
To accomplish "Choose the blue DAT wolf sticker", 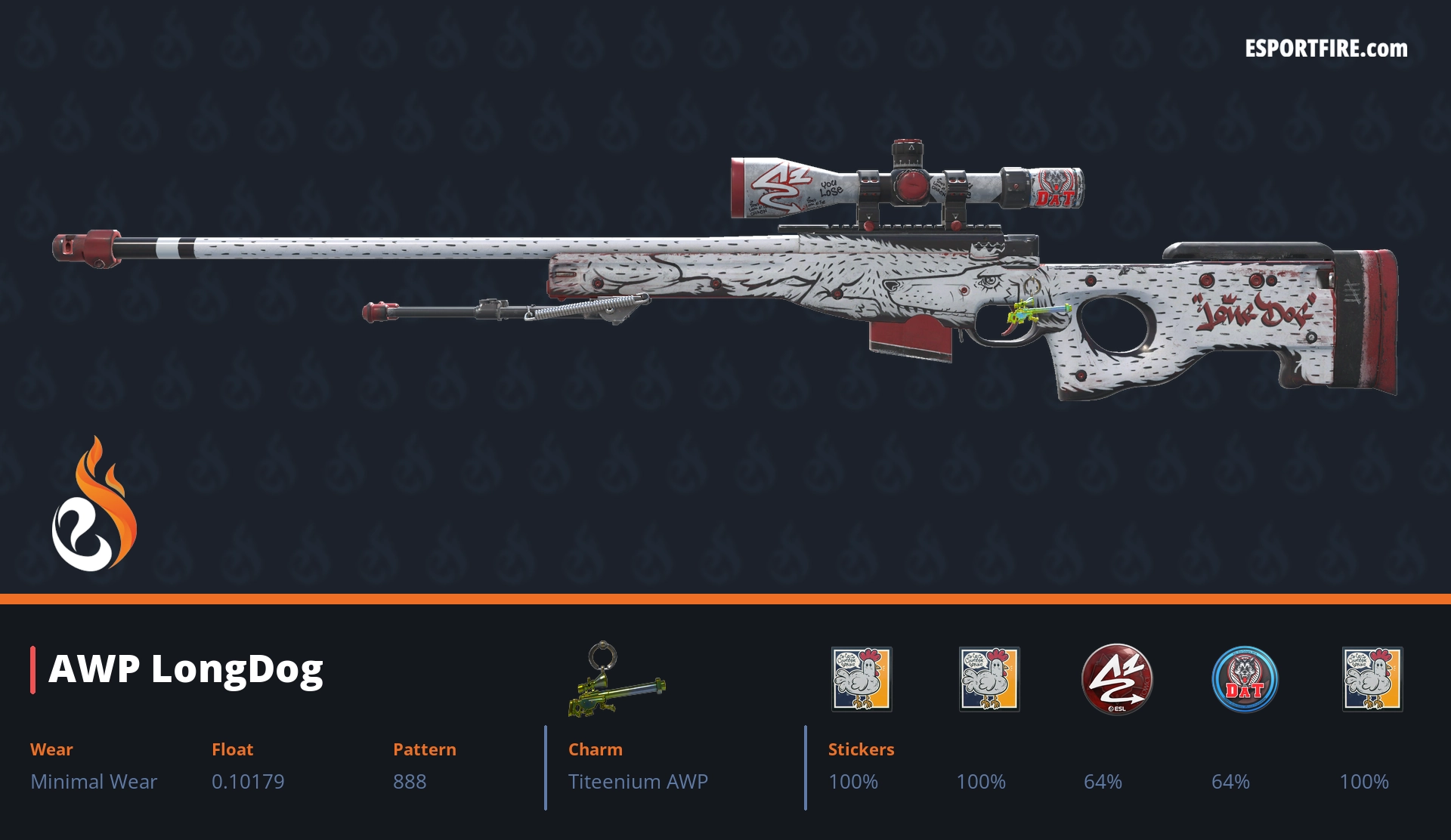I will tap(1244, 679).
